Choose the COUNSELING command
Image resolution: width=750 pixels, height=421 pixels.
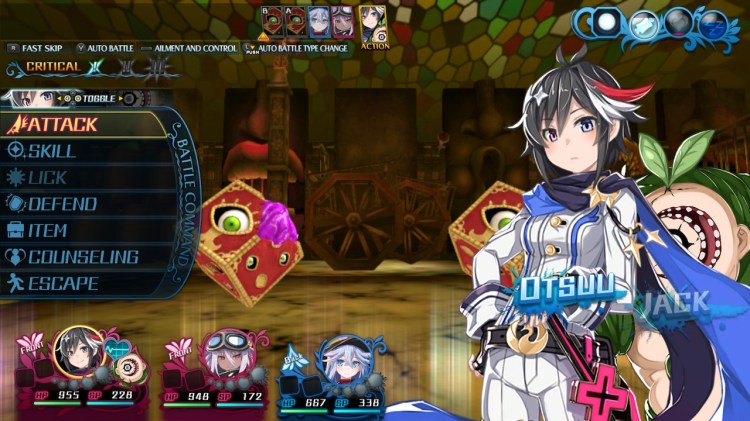[x=82, y=257]
